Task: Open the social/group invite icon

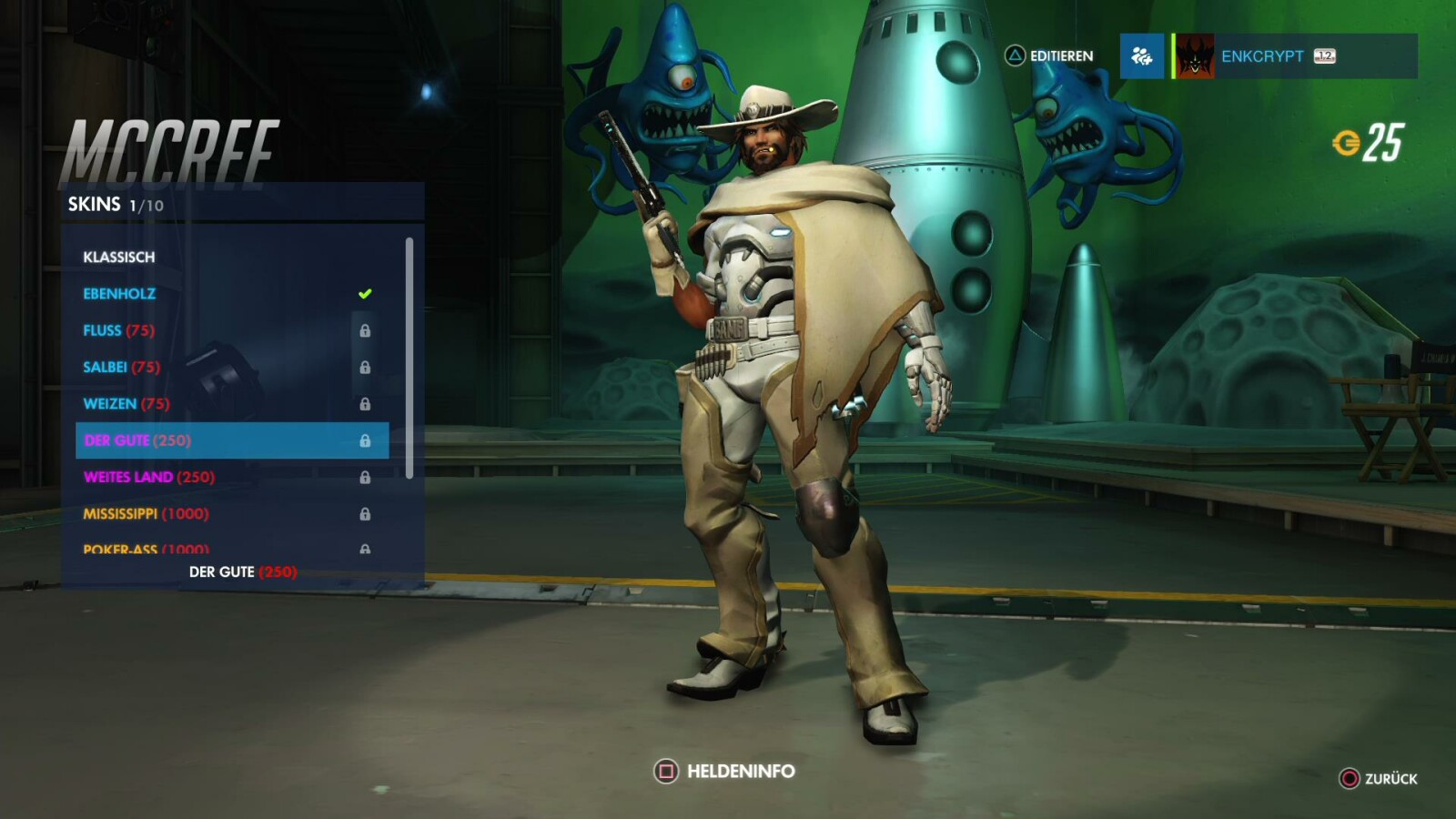Action: [x=1142, y=56]
